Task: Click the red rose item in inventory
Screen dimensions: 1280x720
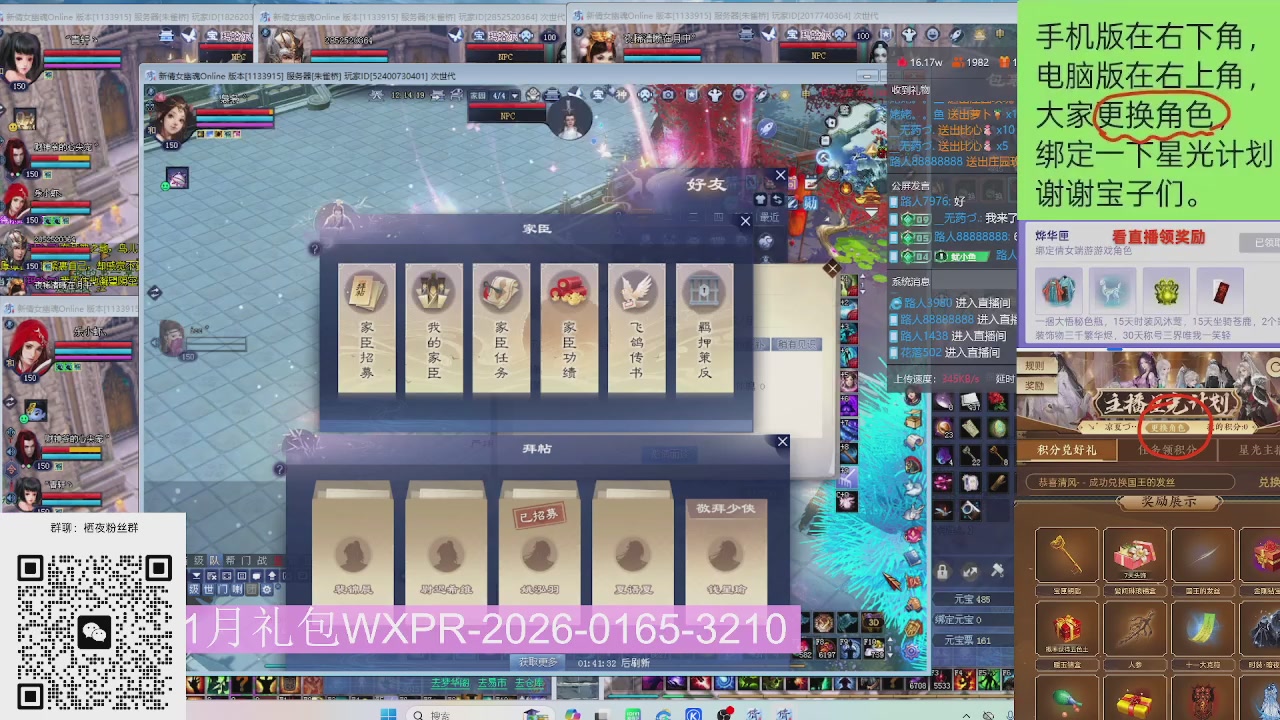Action: coord(998,403)
